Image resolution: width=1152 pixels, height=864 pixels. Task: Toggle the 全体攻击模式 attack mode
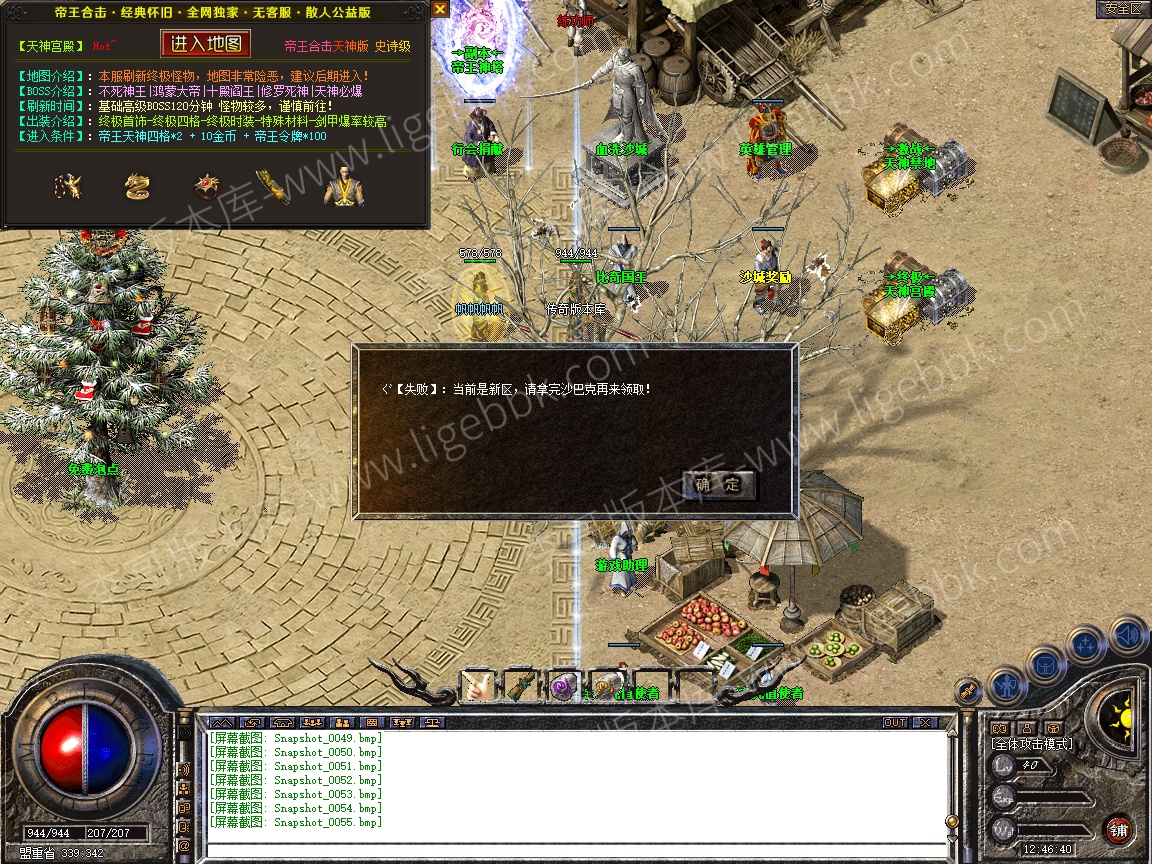point(1032,744)
